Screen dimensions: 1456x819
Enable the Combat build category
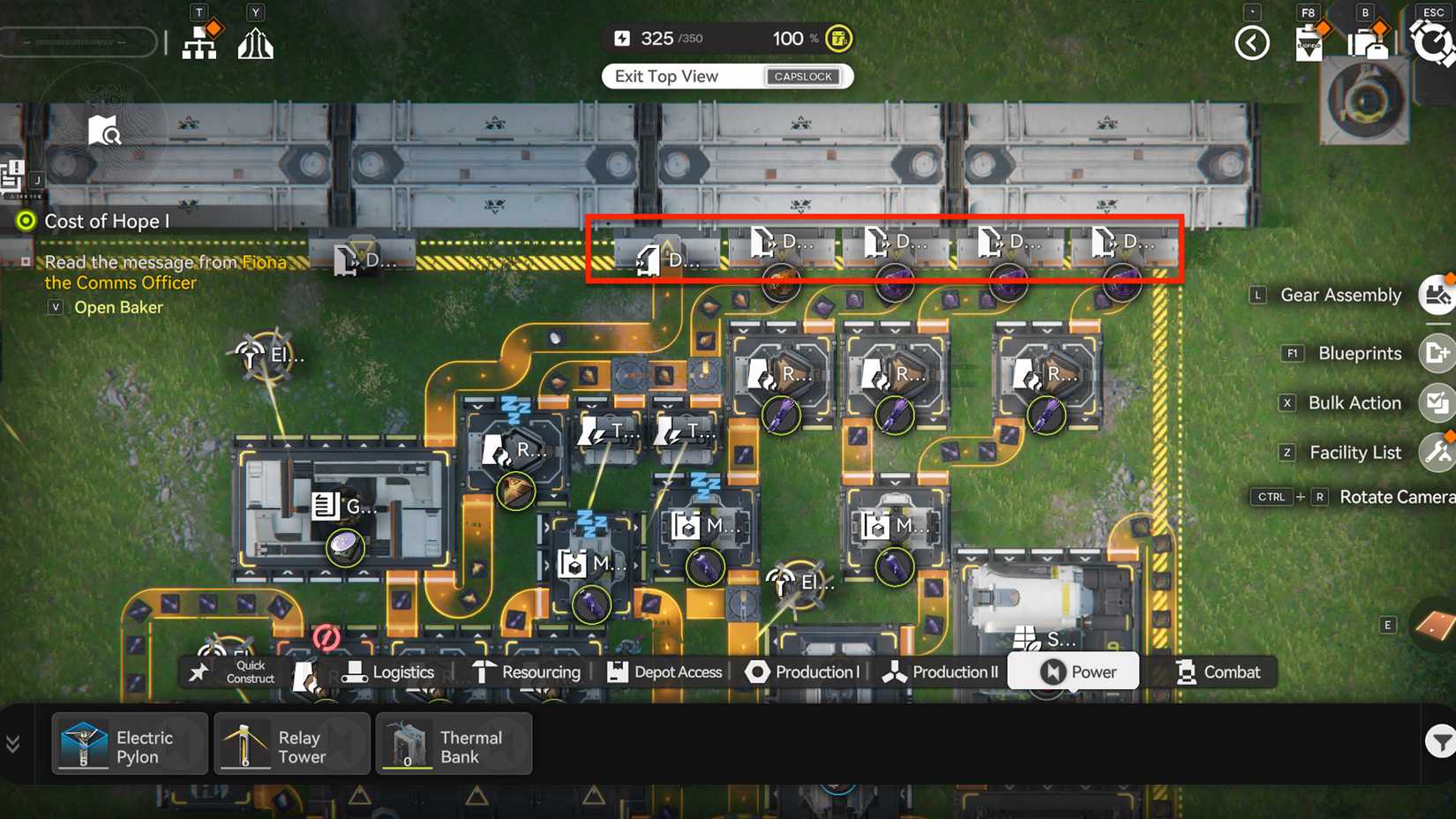click(1219, 672)
